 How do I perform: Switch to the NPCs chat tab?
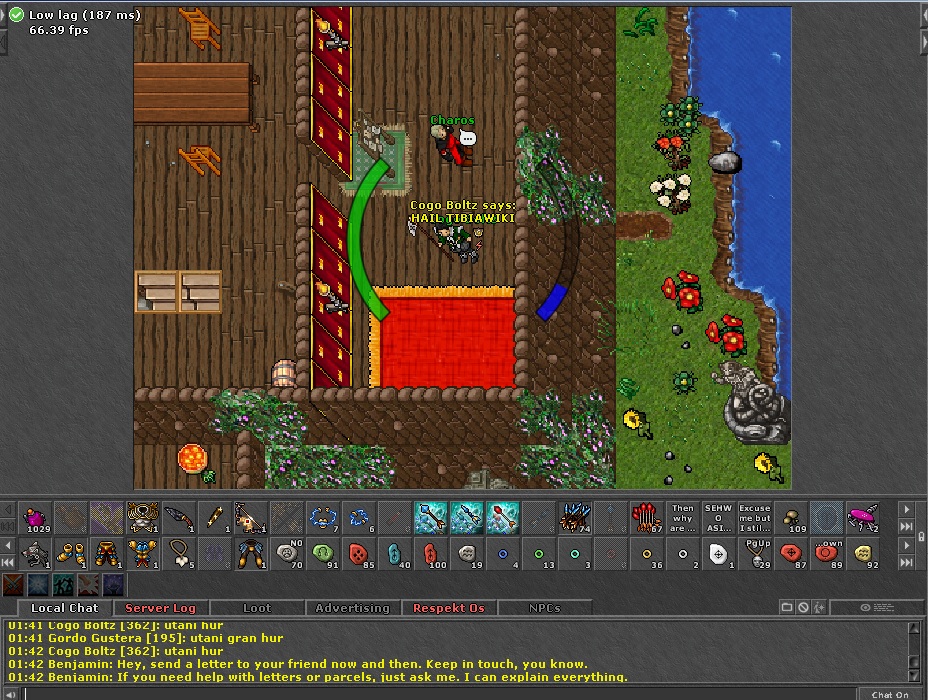click(x=544, y=608)
